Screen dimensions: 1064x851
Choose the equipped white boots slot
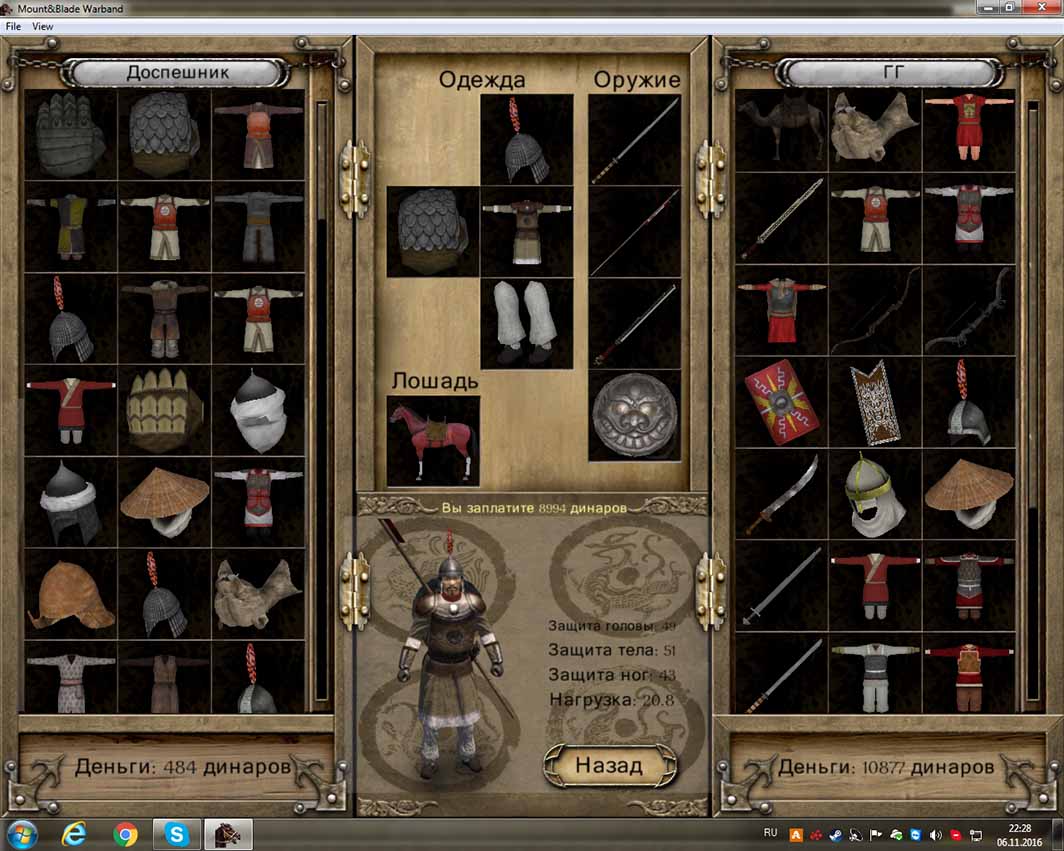pos(527,324)
